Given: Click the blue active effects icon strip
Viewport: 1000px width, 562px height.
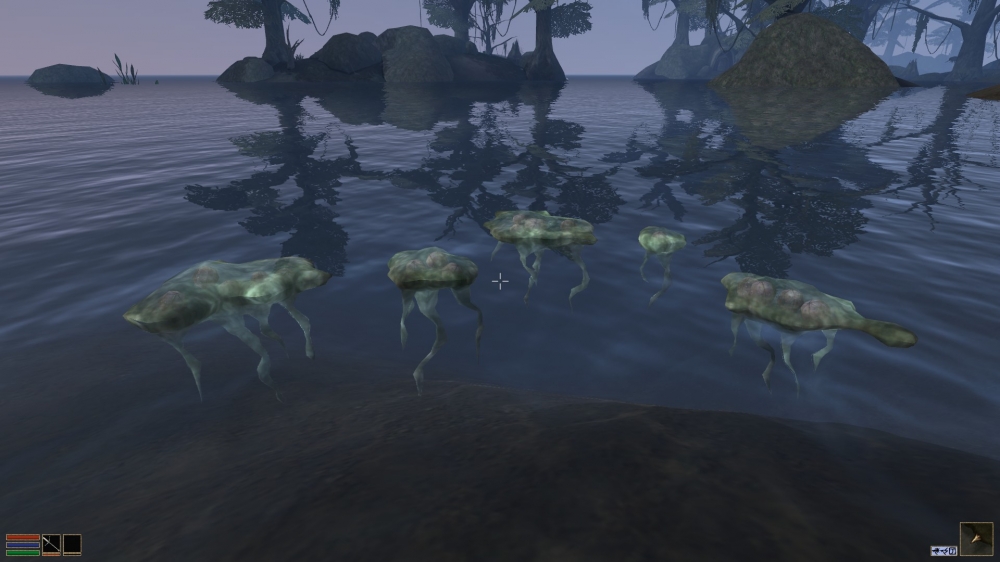Looking at the screenshot, I should [x=943, y=550].
